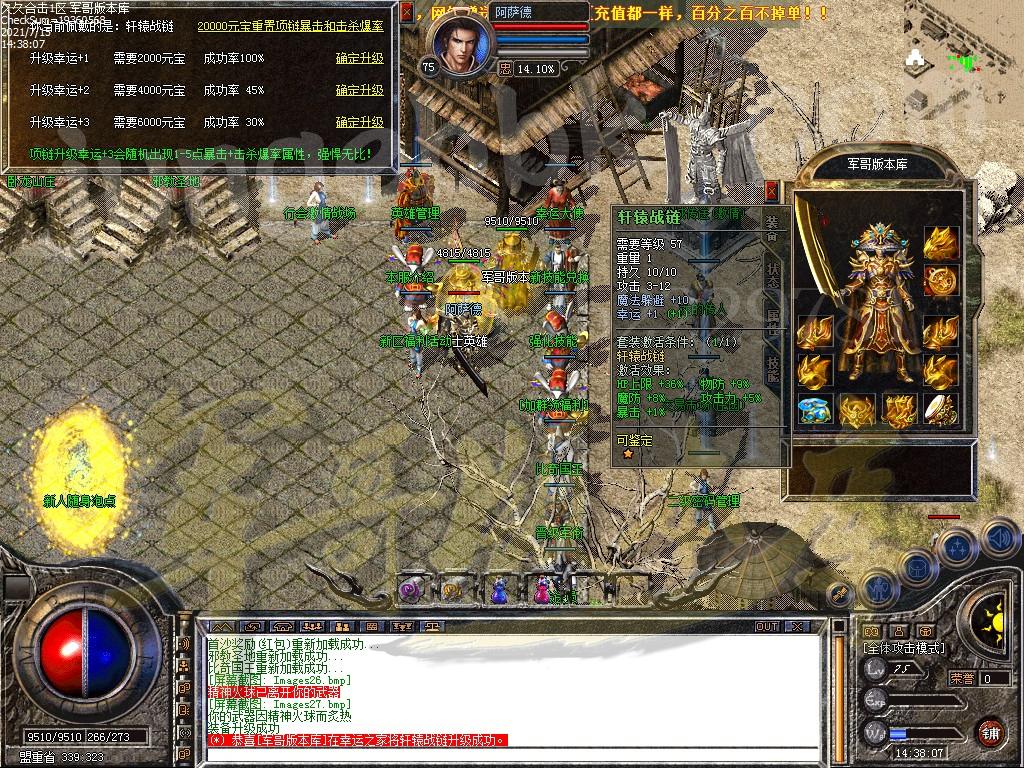Confirm the Lucky +2 upgrade for 4000 yuanbao
The height and width of the screenshot is (768, 1024).
tap(359, 90)
